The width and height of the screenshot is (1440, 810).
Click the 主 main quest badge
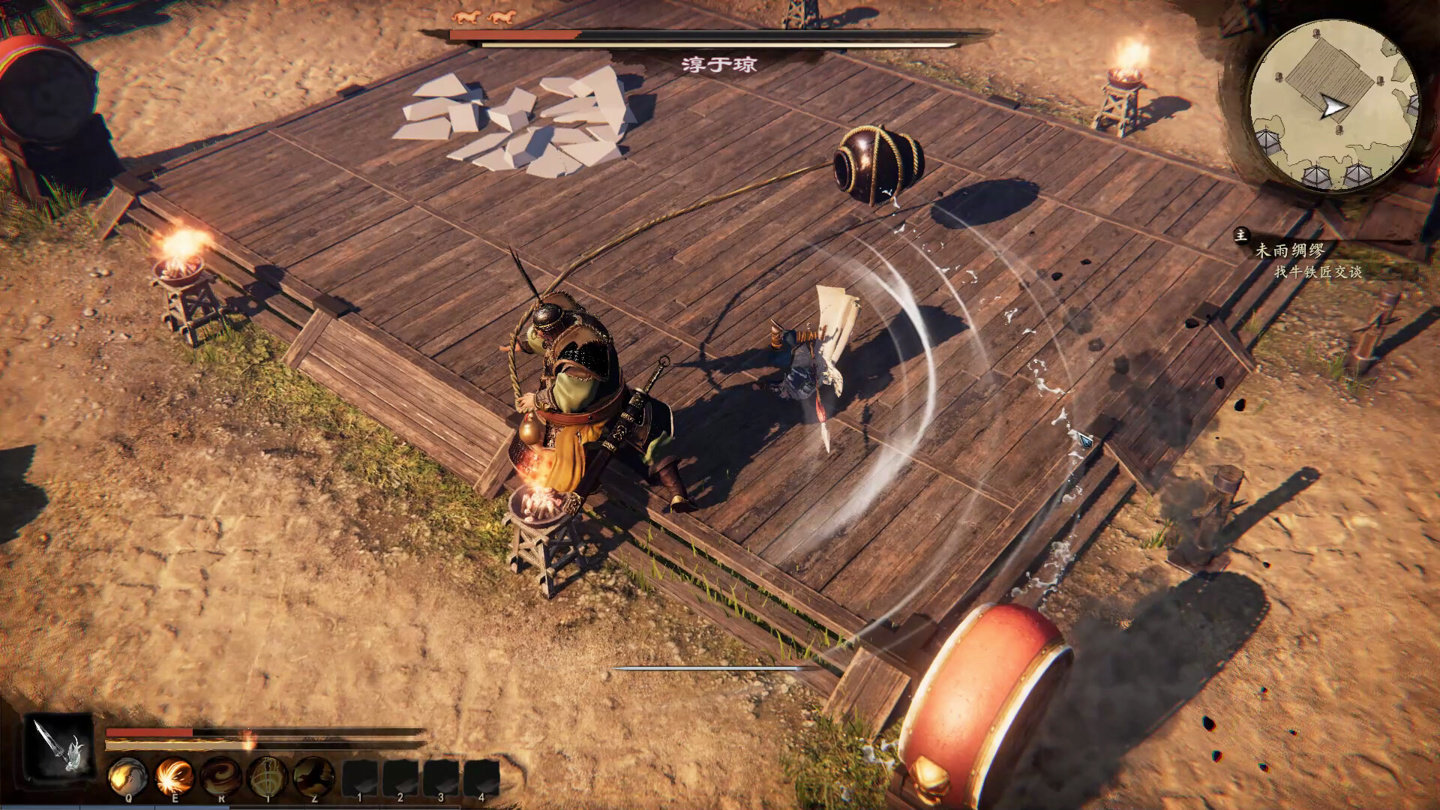pyautogui.click(x=1241, y=234)
